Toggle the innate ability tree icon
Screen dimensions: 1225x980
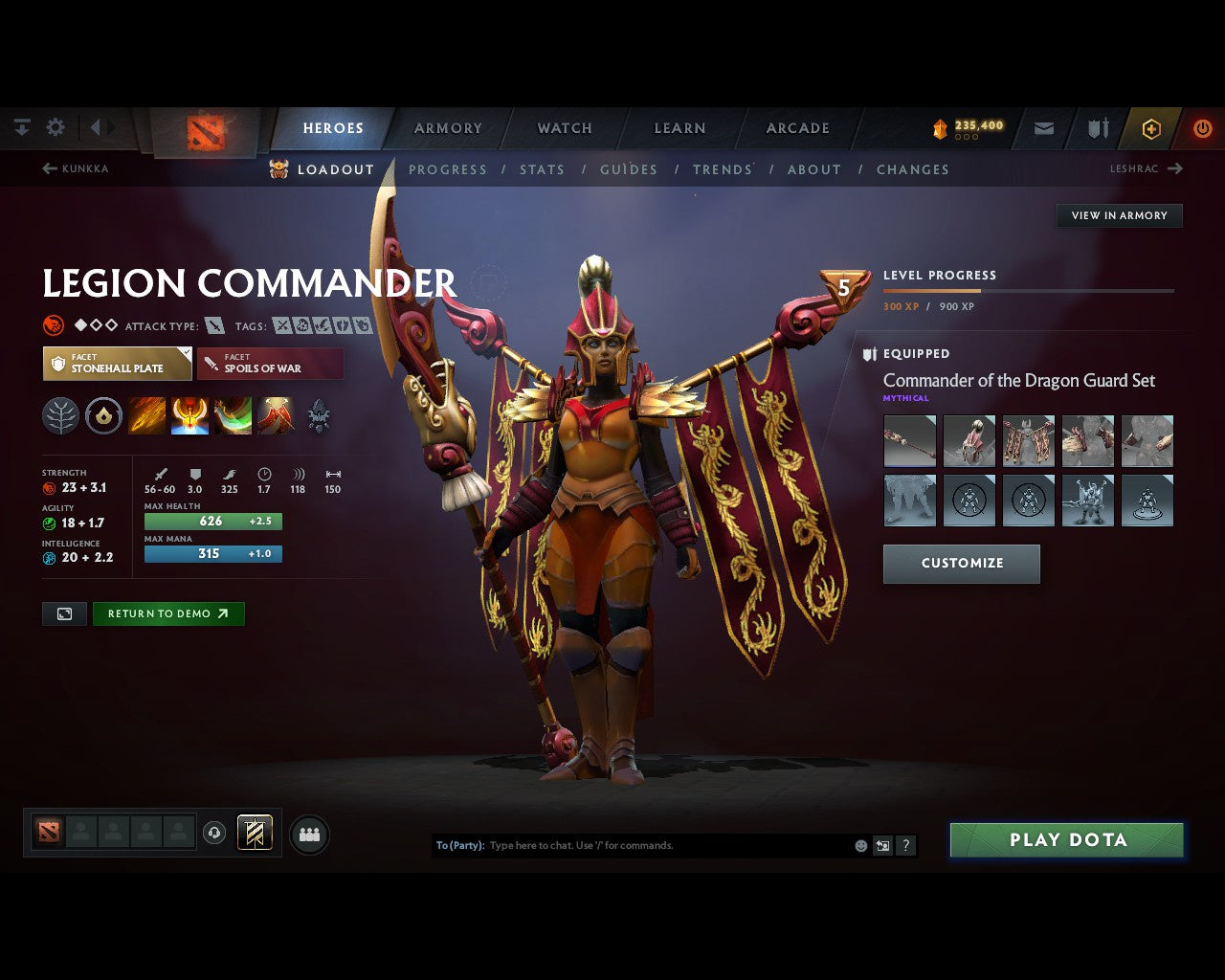60,415
